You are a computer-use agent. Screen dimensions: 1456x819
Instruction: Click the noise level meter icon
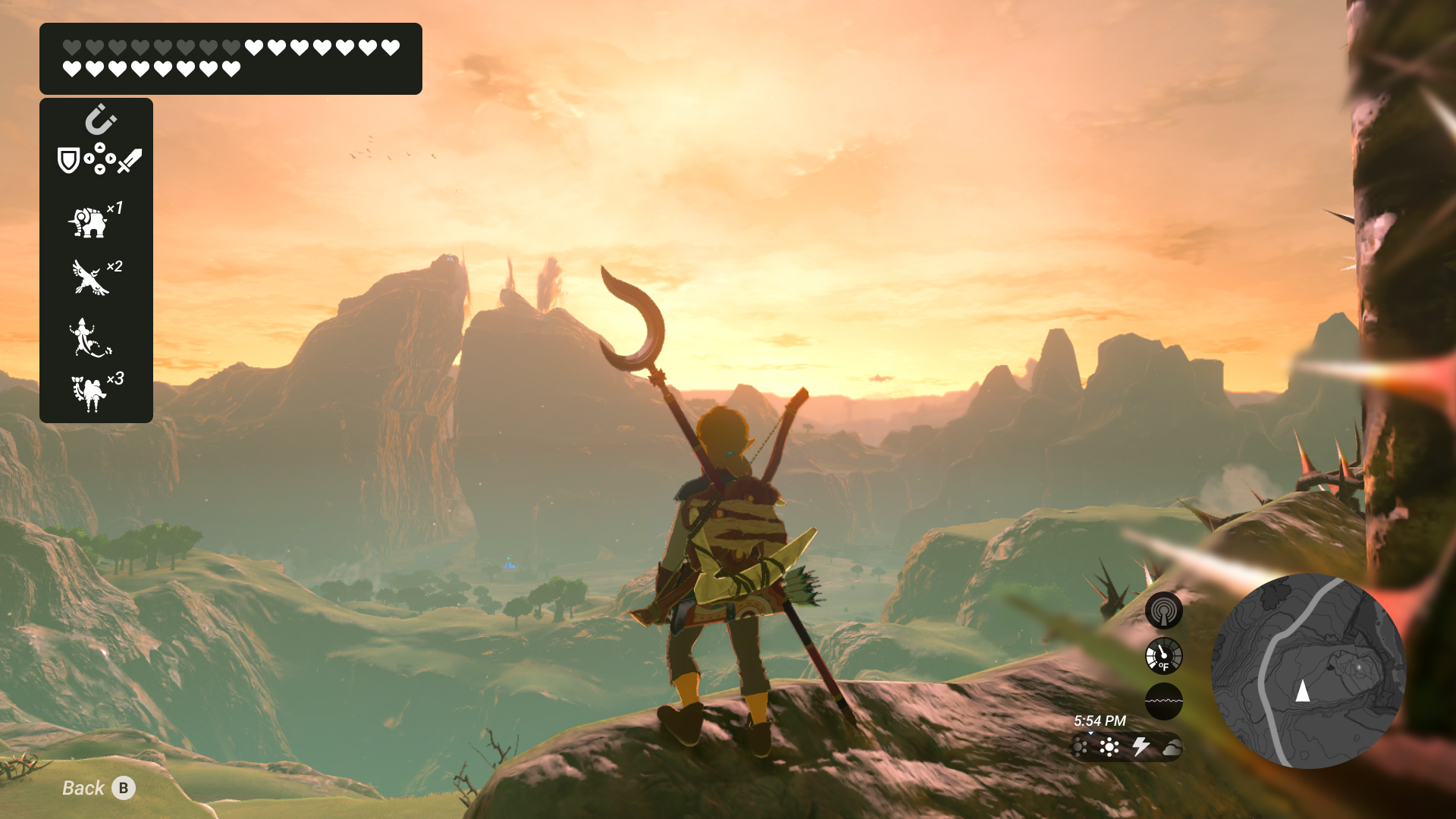tap(1163, 701)
